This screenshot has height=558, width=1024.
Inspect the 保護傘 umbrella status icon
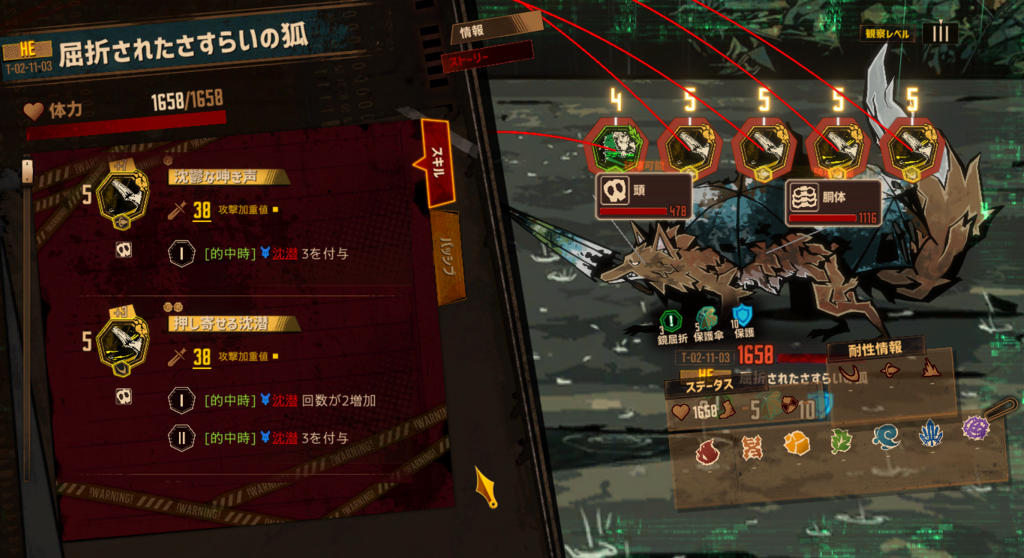(x=706, y=319)
